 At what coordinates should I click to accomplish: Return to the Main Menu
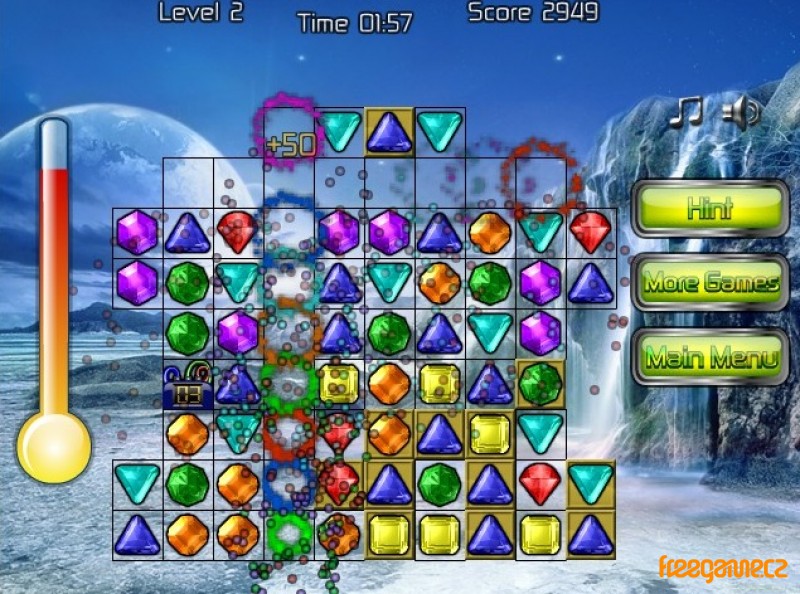pyautogui.click(x=710, y=357)
